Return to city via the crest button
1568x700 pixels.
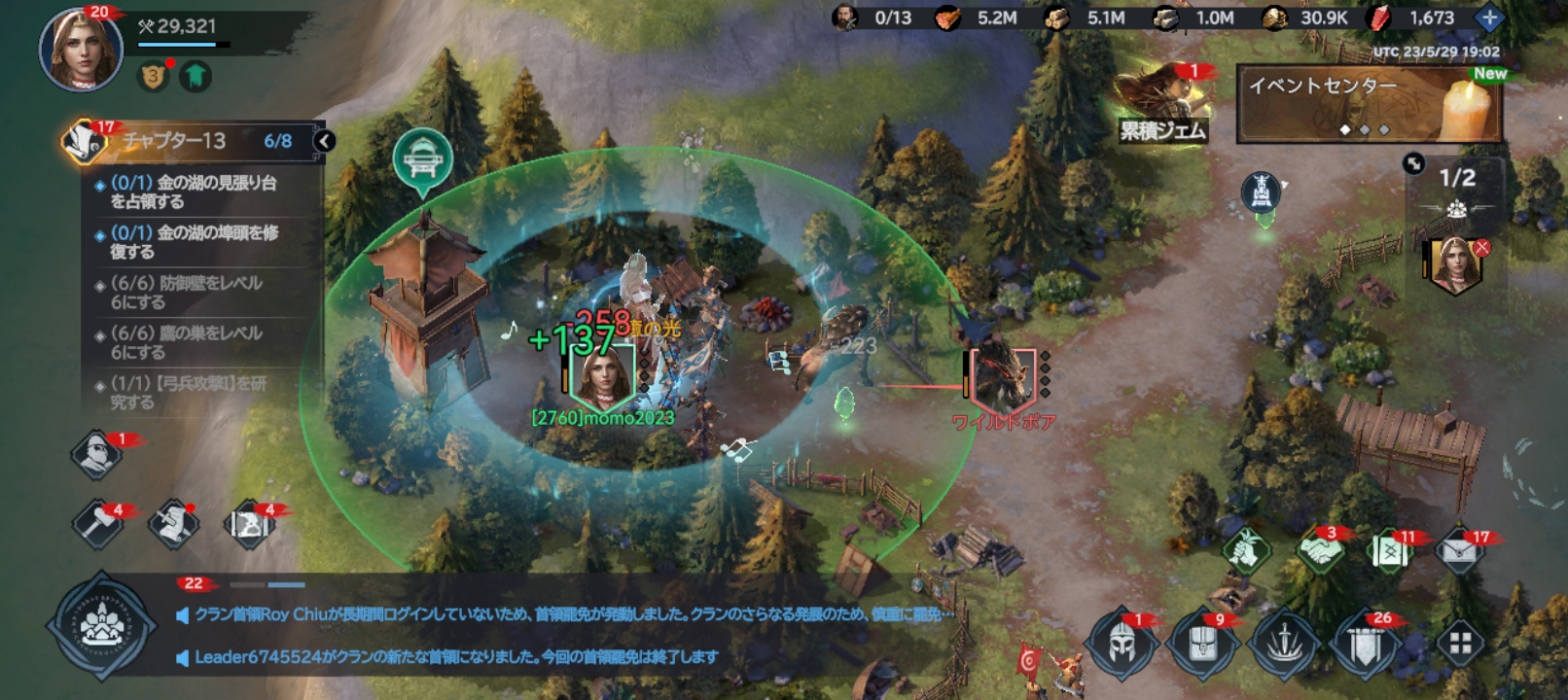(100, 626)
